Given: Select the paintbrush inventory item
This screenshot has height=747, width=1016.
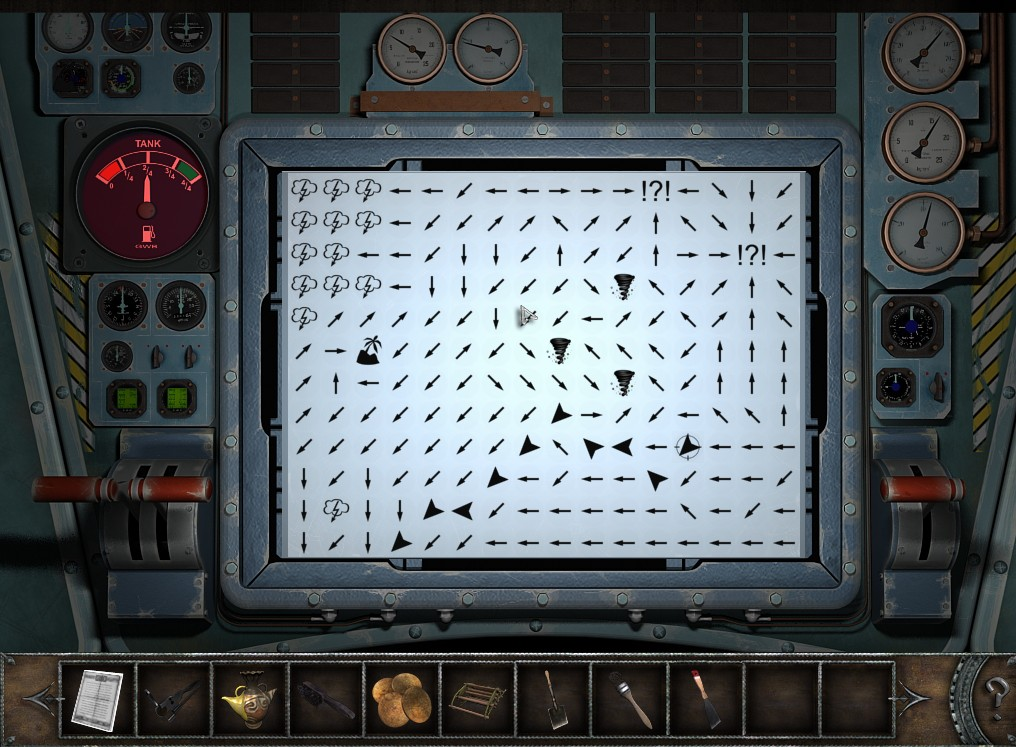Looking at the screenshot, I should tap(629, 698).
